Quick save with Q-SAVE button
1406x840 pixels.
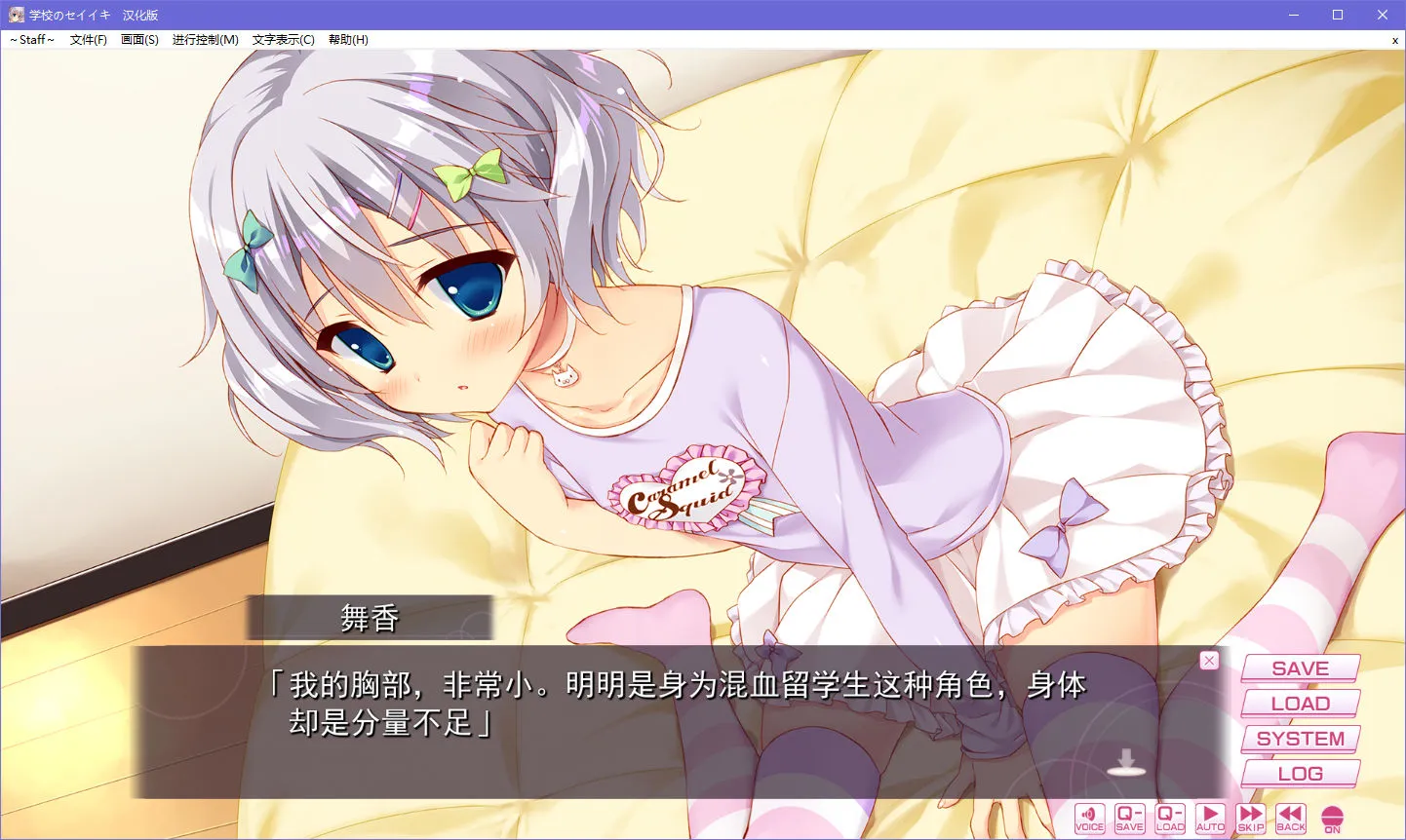point(1129,818)
